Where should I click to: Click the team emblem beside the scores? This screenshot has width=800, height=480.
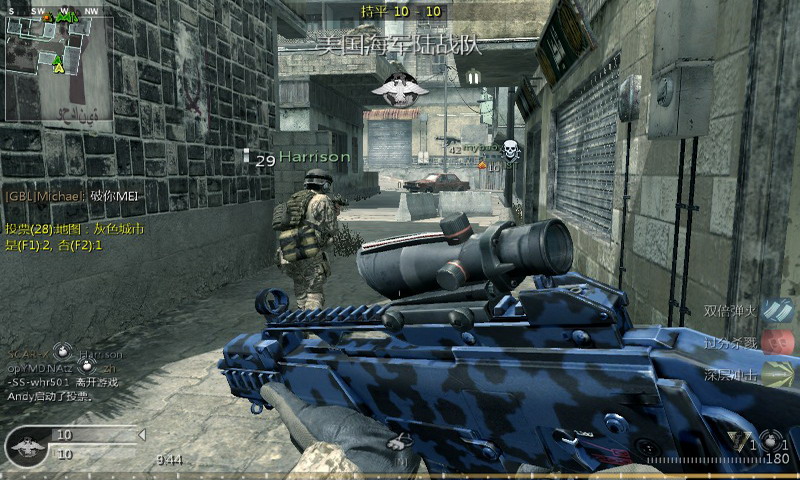pyautogui.click(x=27, y=446)
